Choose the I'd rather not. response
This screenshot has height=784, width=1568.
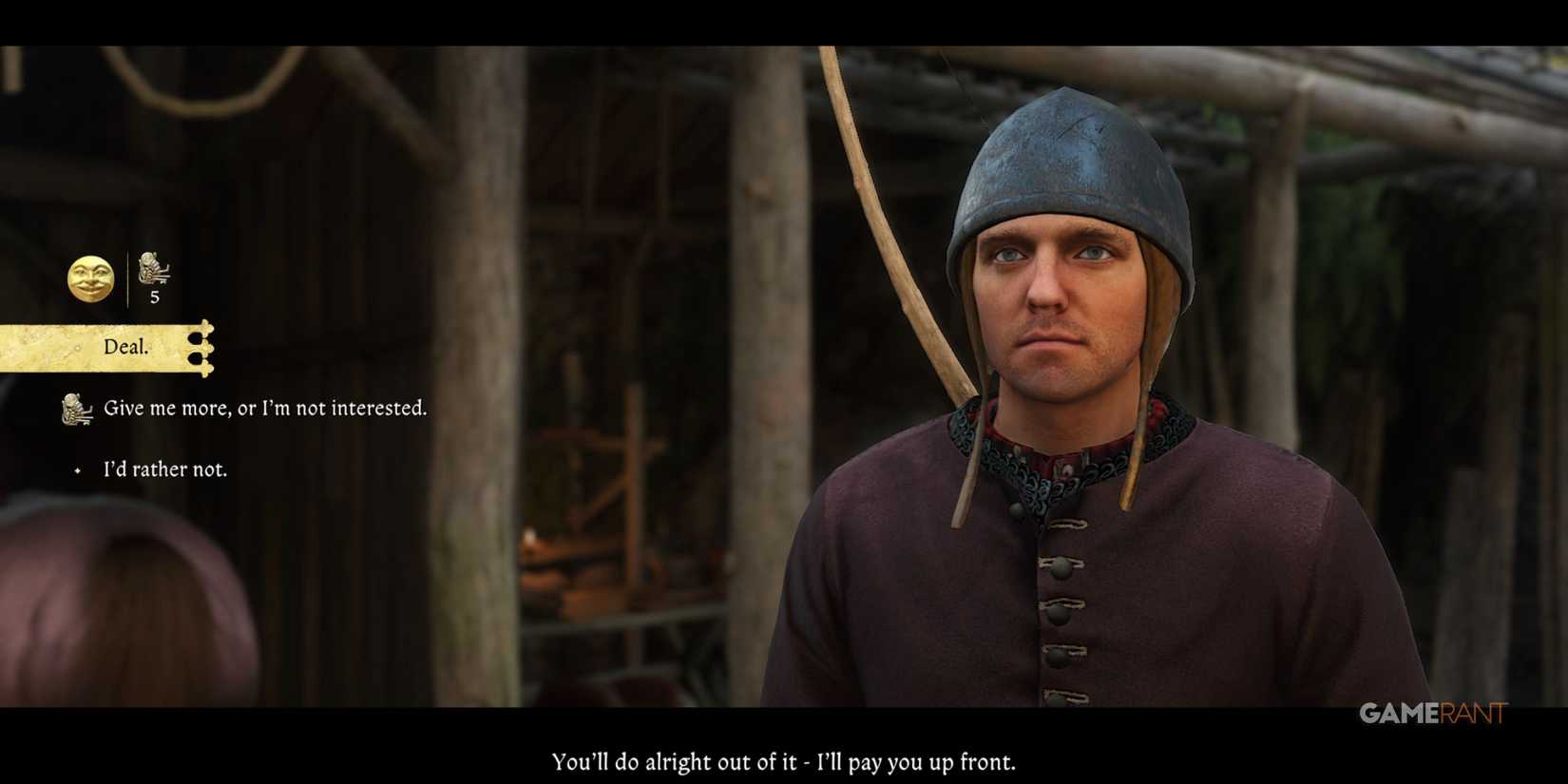point(164,468)
